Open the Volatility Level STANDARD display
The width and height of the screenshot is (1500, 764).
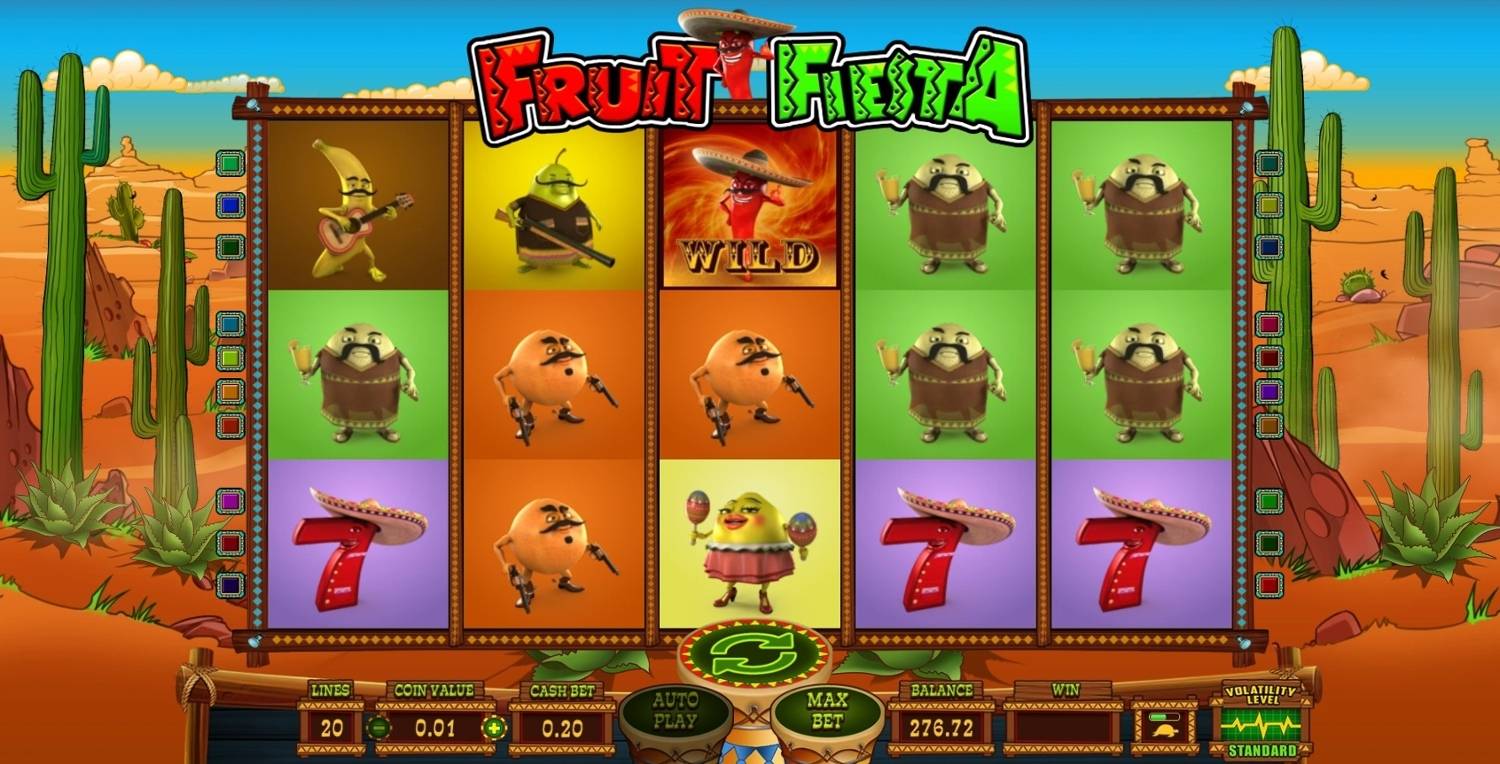coord(1262,722)
